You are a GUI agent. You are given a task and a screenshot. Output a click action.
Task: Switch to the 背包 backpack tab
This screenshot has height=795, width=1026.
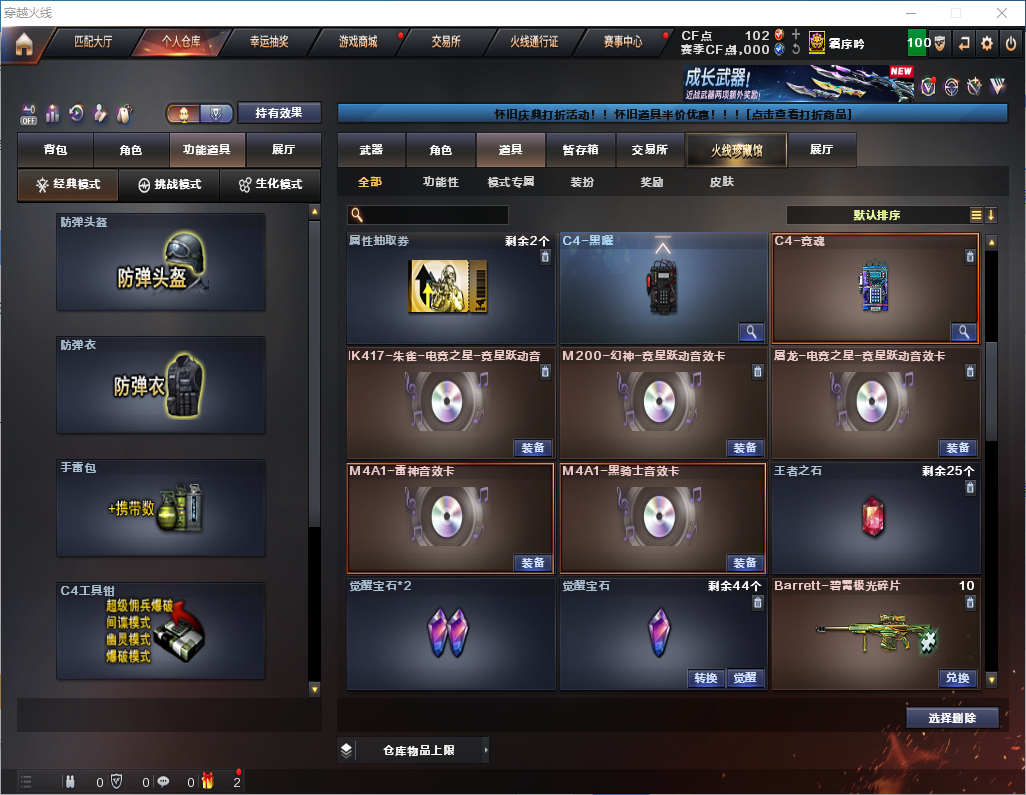pos(55,150)
